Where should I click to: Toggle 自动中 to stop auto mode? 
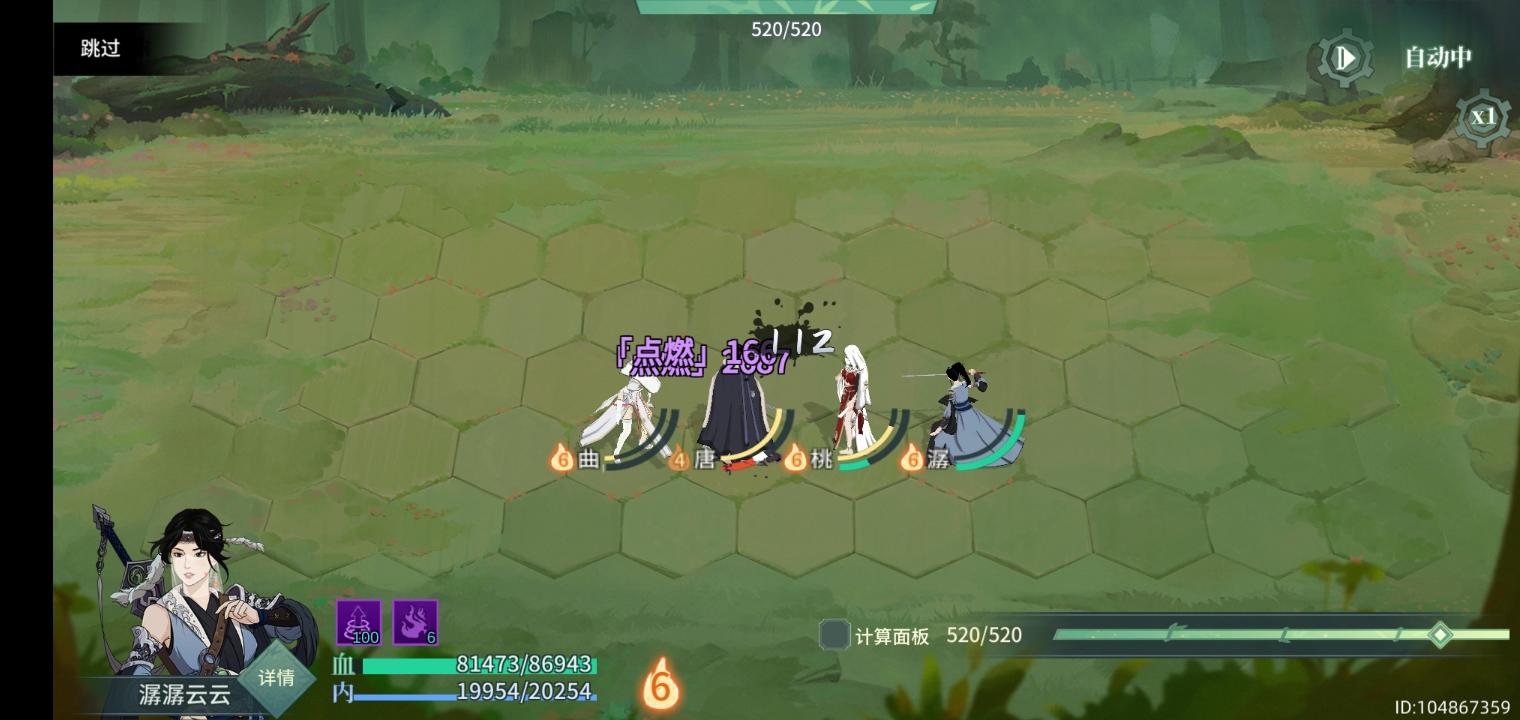pyautogui.click(x=1438, y=58)
